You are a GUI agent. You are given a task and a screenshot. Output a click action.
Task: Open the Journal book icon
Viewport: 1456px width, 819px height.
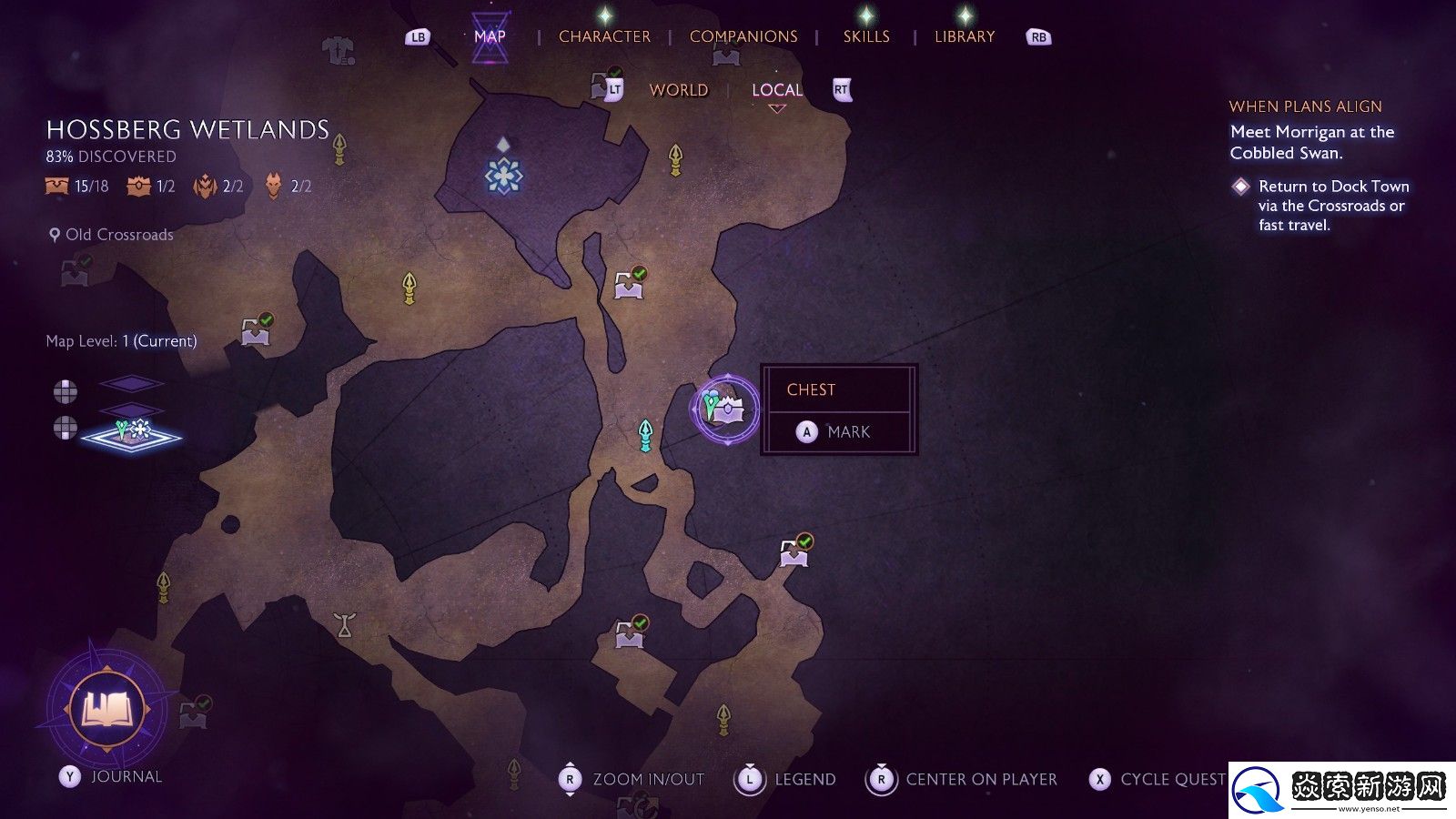(x=106, y=709)
